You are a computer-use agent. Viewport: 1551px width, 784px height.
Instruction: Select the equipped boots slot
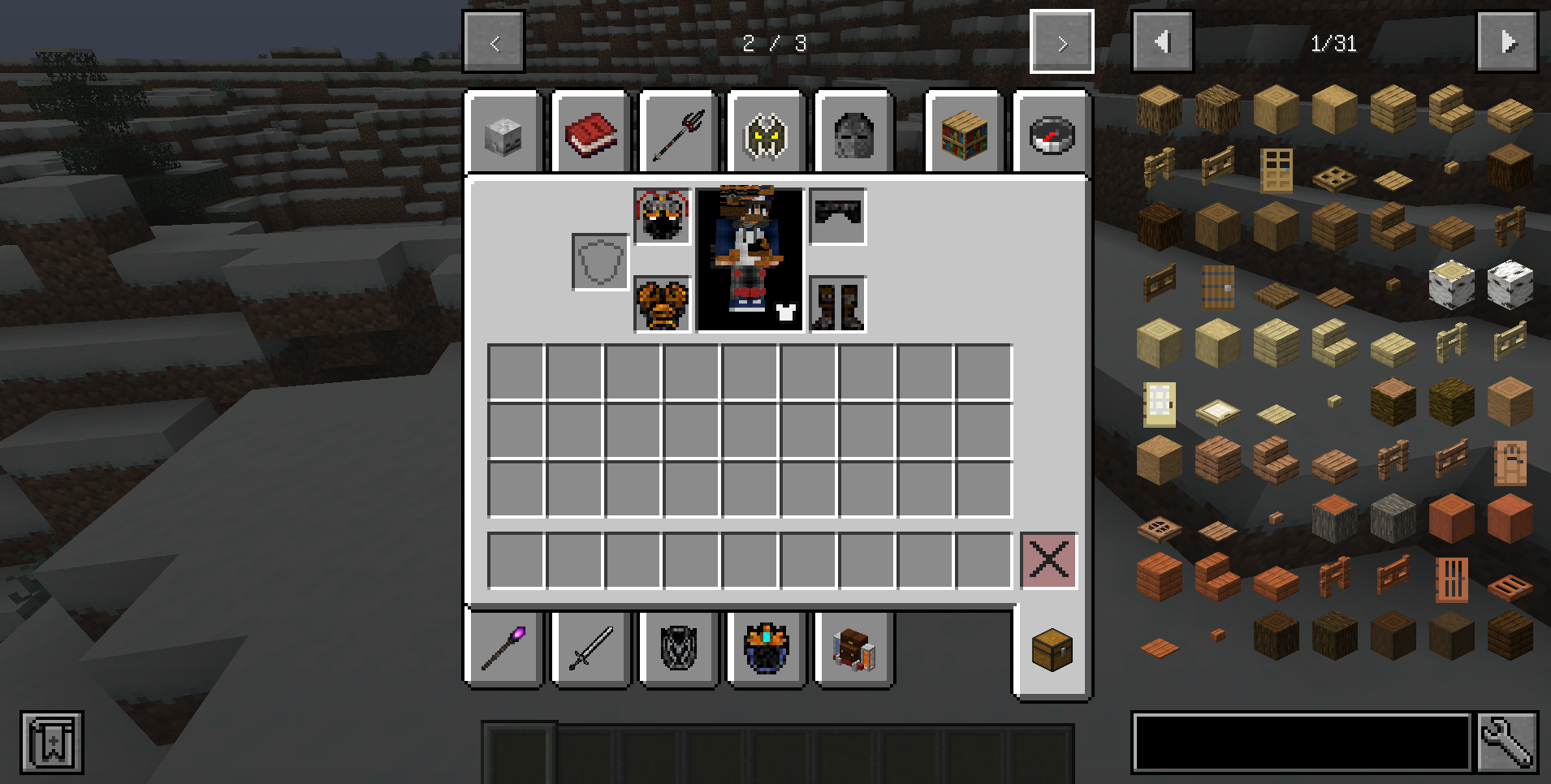tap(837, 304)
